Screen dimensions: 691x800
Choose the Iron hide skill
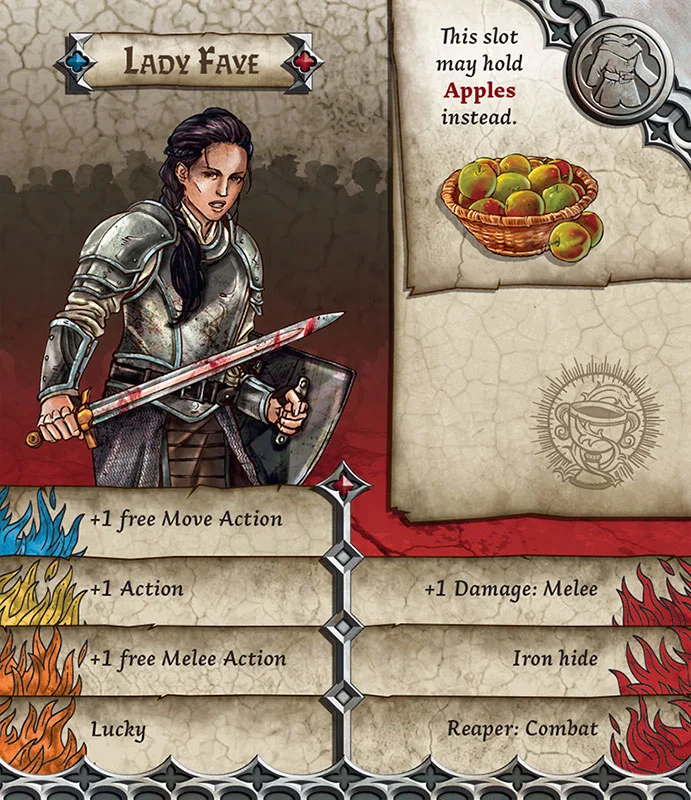pyautogui.click(x=555, y=659)
